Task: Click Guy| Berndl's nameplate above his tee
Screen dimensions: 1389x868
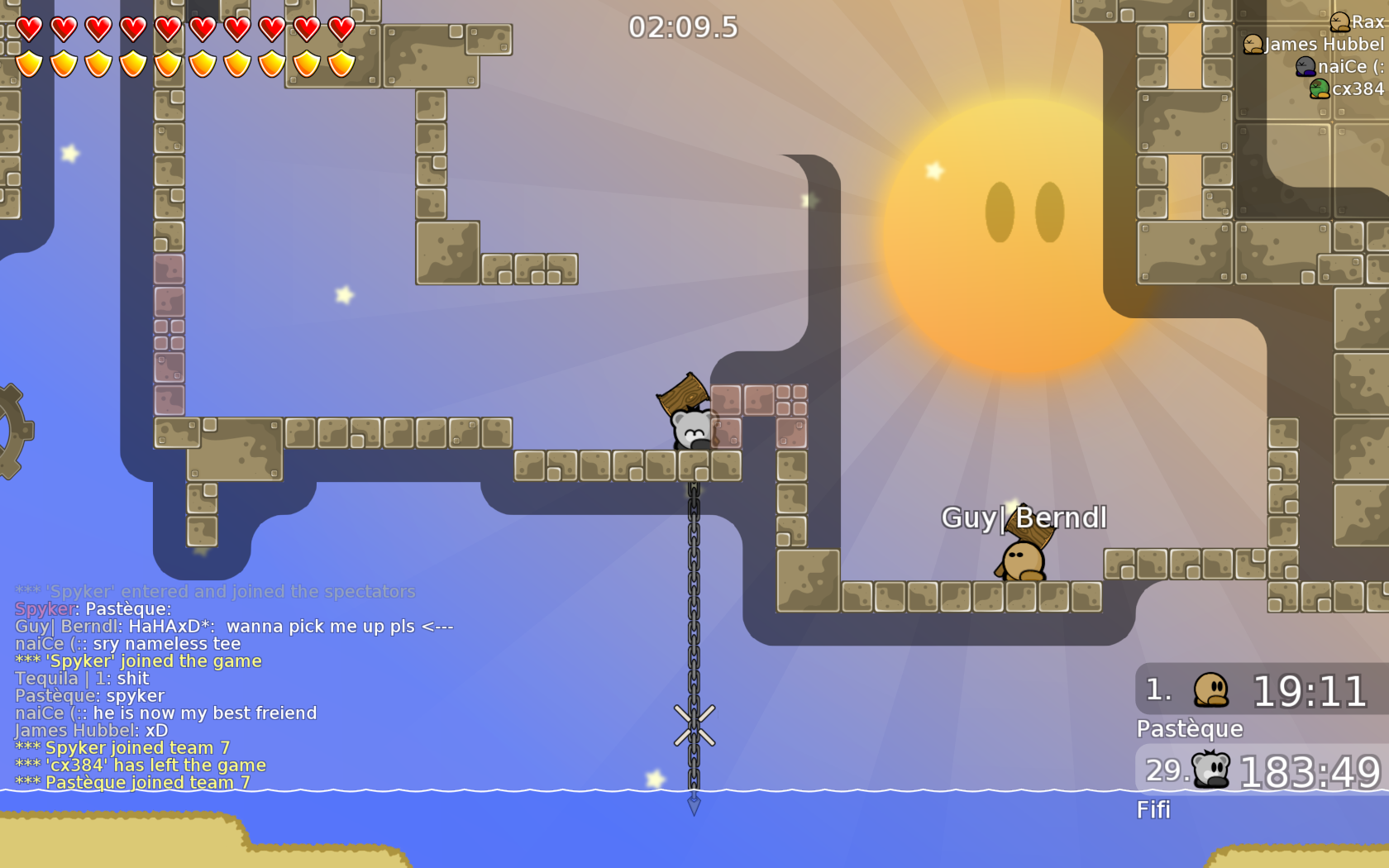Action: pos(1025,518)
